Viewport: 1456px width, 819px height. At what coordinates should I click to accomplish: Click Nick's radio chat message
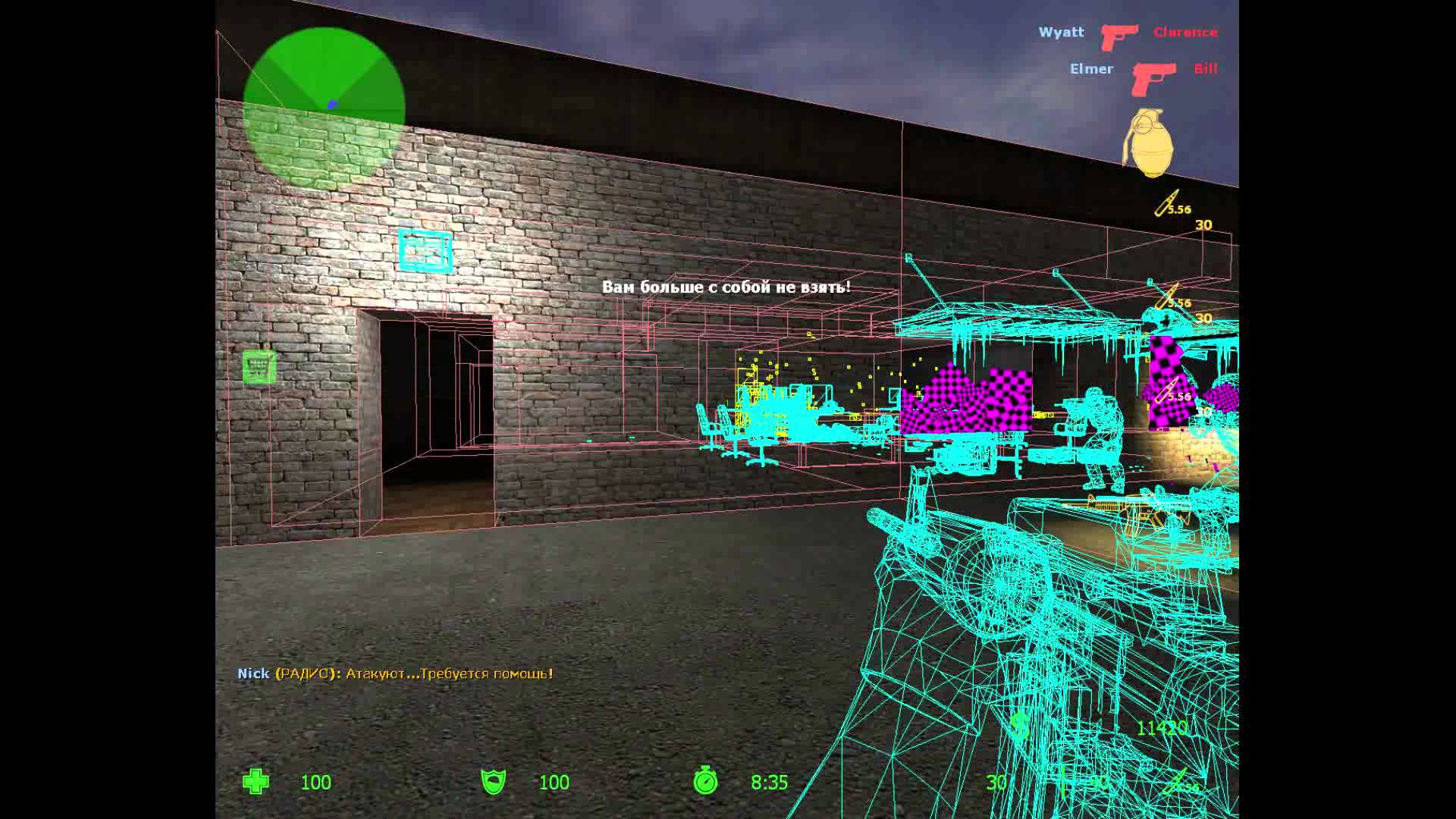click(x=395, y=673)
